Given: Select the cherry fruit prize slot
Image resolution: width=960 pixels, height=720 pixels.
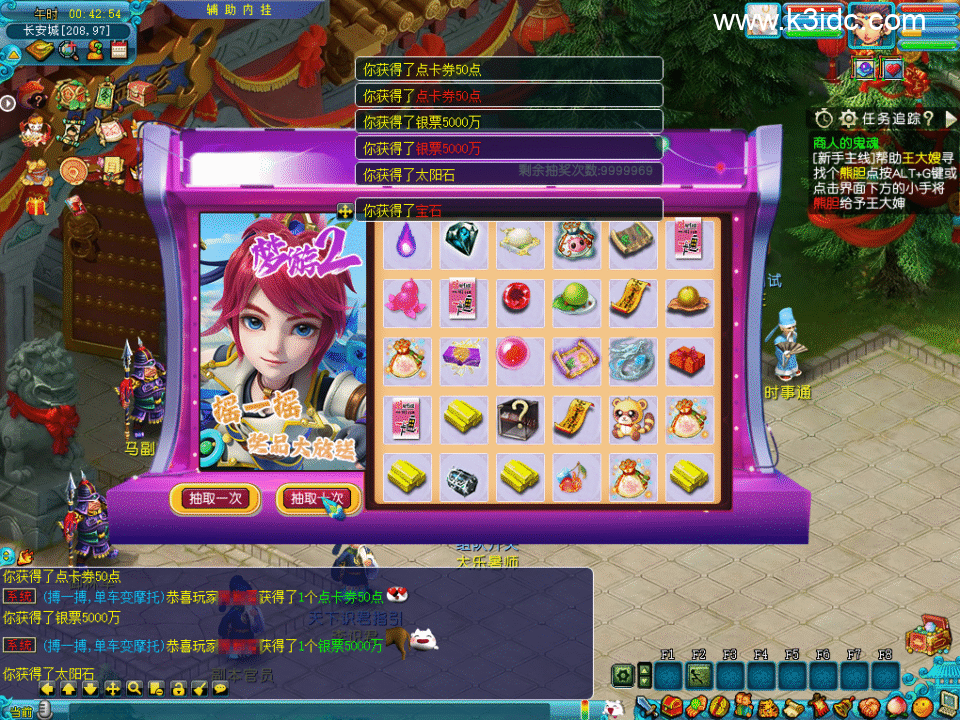Looking at the screenshot, I should 575,476.
